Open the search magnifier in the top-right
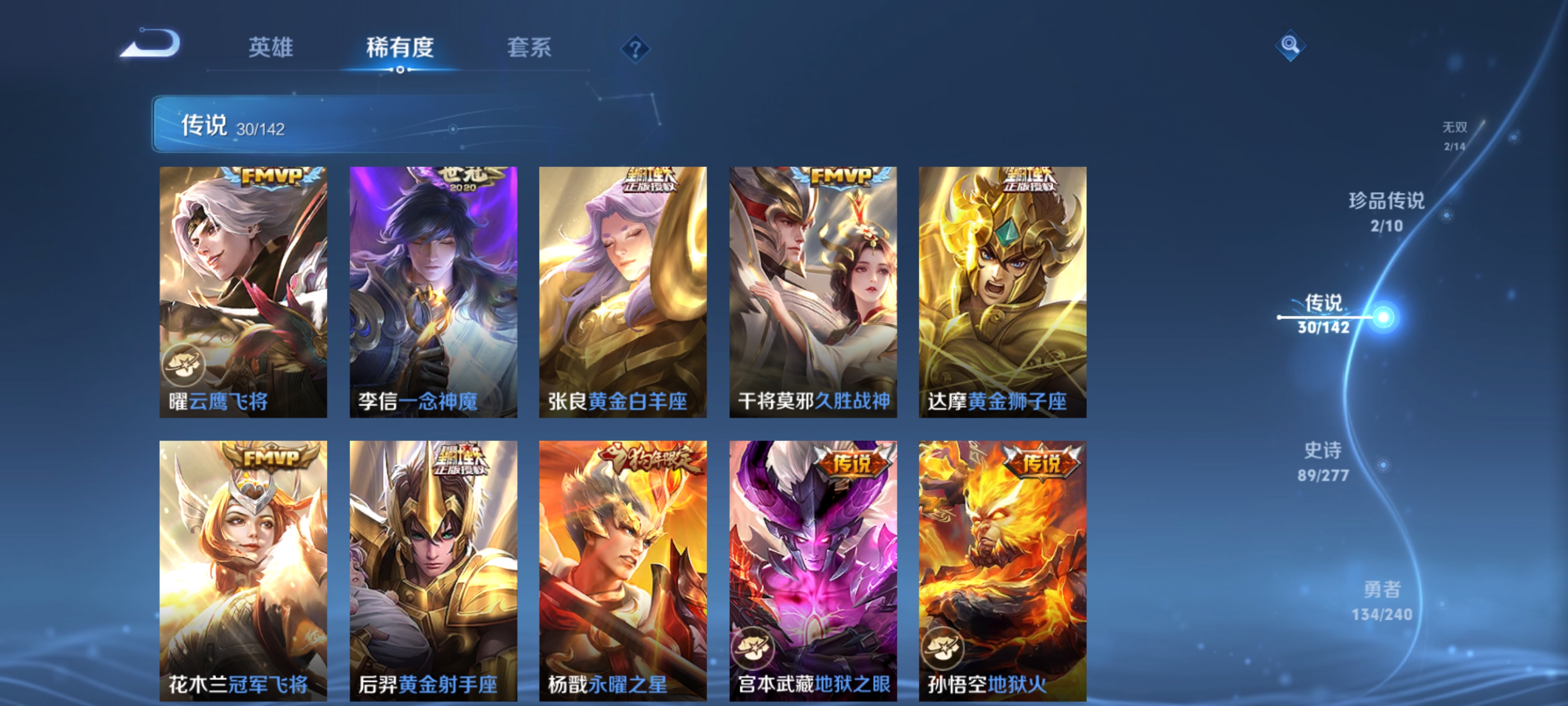This screenshot has height=706, width=1568. tap(1290, 44)
